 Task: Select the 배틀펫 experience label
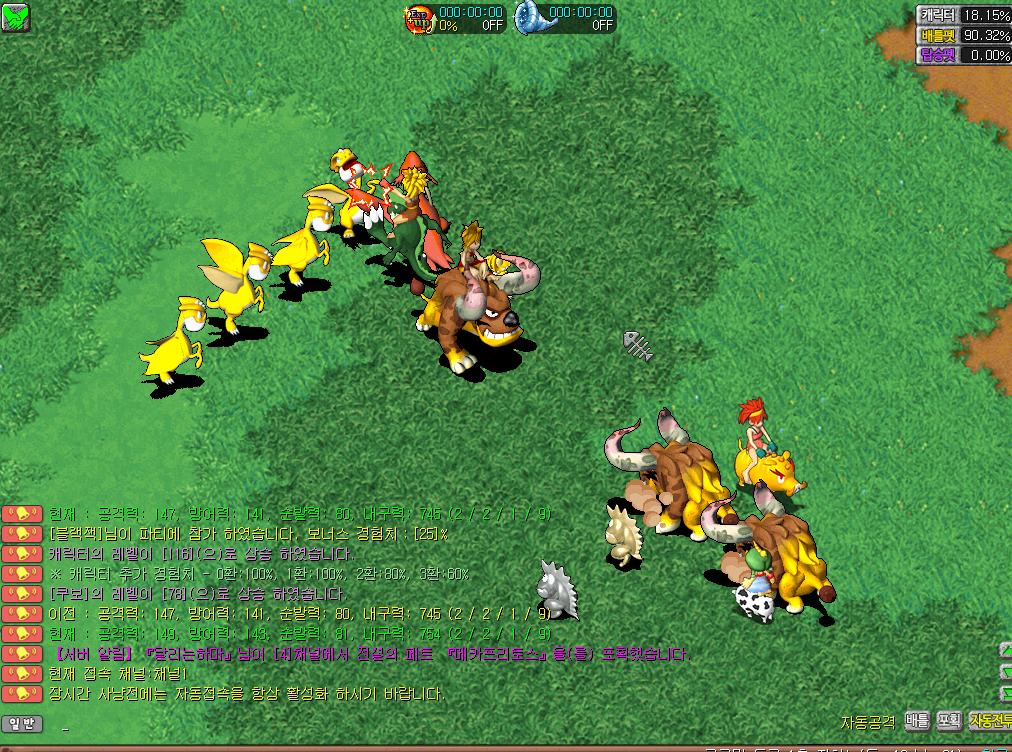938,35
